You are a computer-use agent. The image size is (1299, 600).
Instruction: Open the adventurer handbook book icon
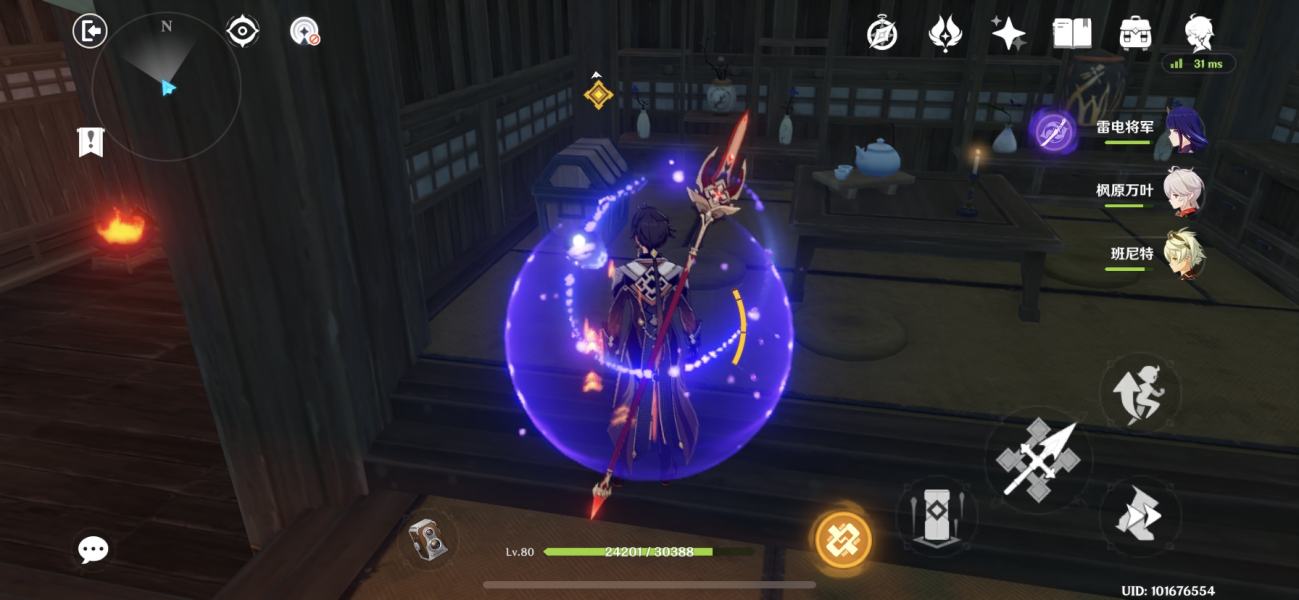pyautogui.click(x=1071, y=34)
